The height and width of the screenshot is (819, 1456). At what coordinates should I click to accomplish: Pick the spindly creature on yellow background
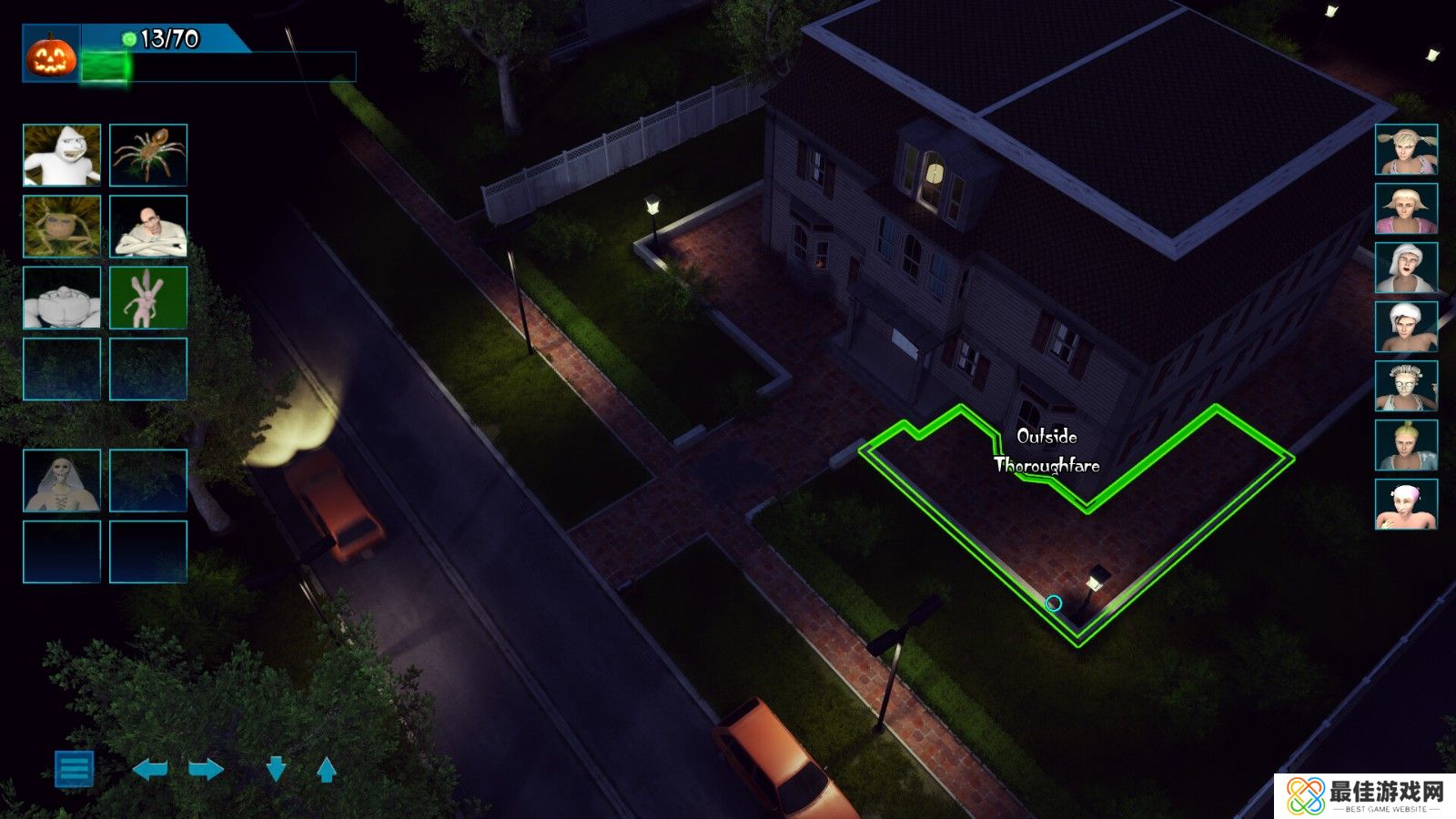tap(62, 227)
